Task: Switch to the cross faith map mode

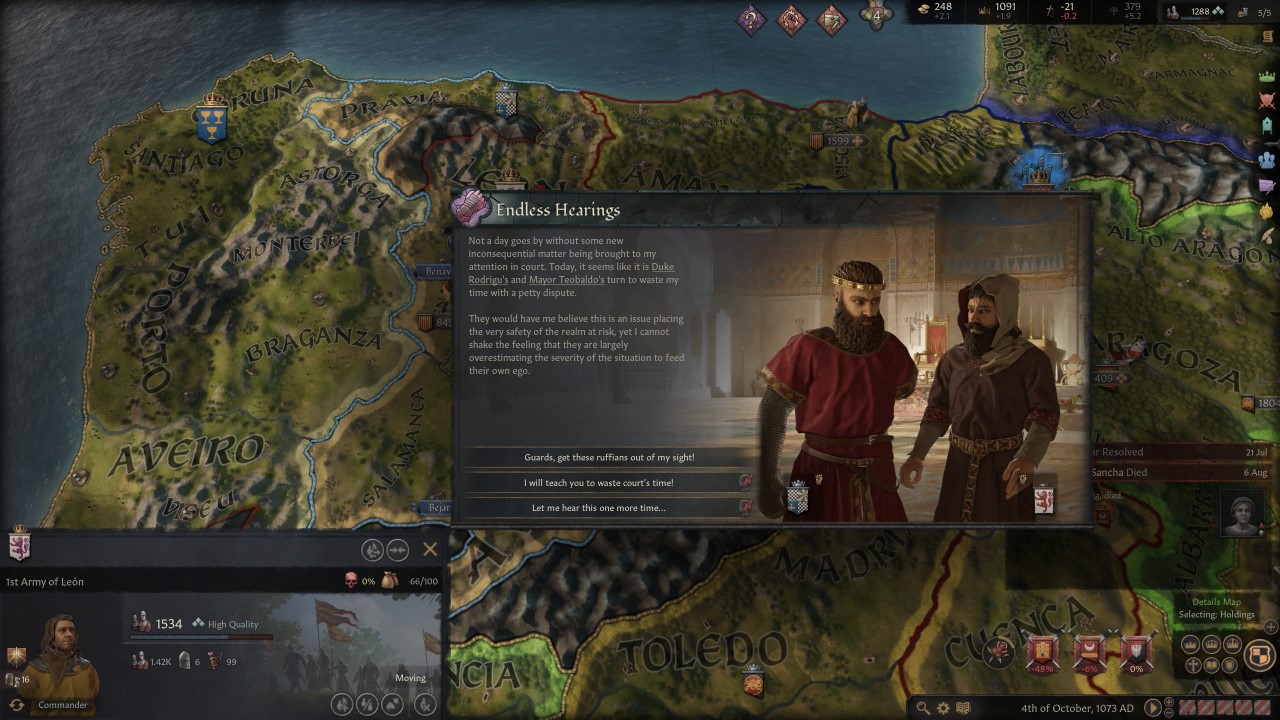Action: (x=1193, y=665)
